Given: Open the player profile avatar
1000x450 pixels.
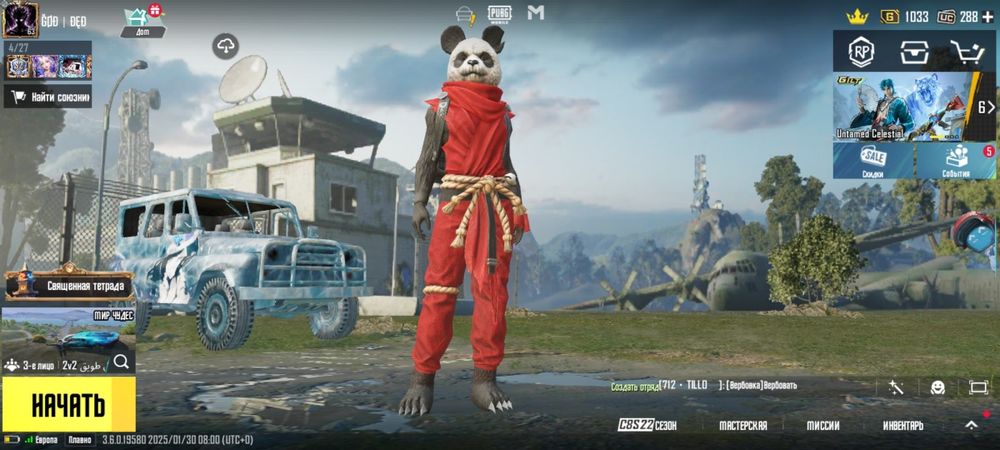Looking at the screenshot, I should click(20, 19).
